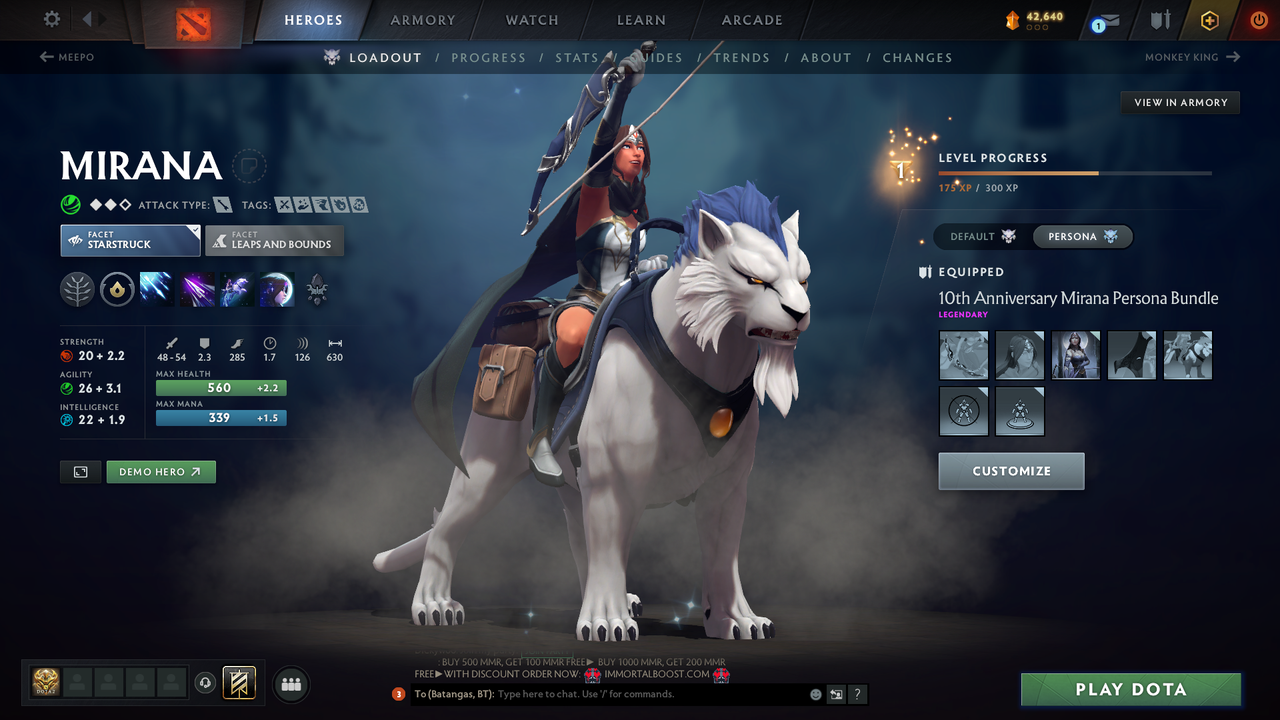Viewport: 1280px width, 720px height.
Task: Navigate to next hero Monkey King
Action: point(1192,57)
